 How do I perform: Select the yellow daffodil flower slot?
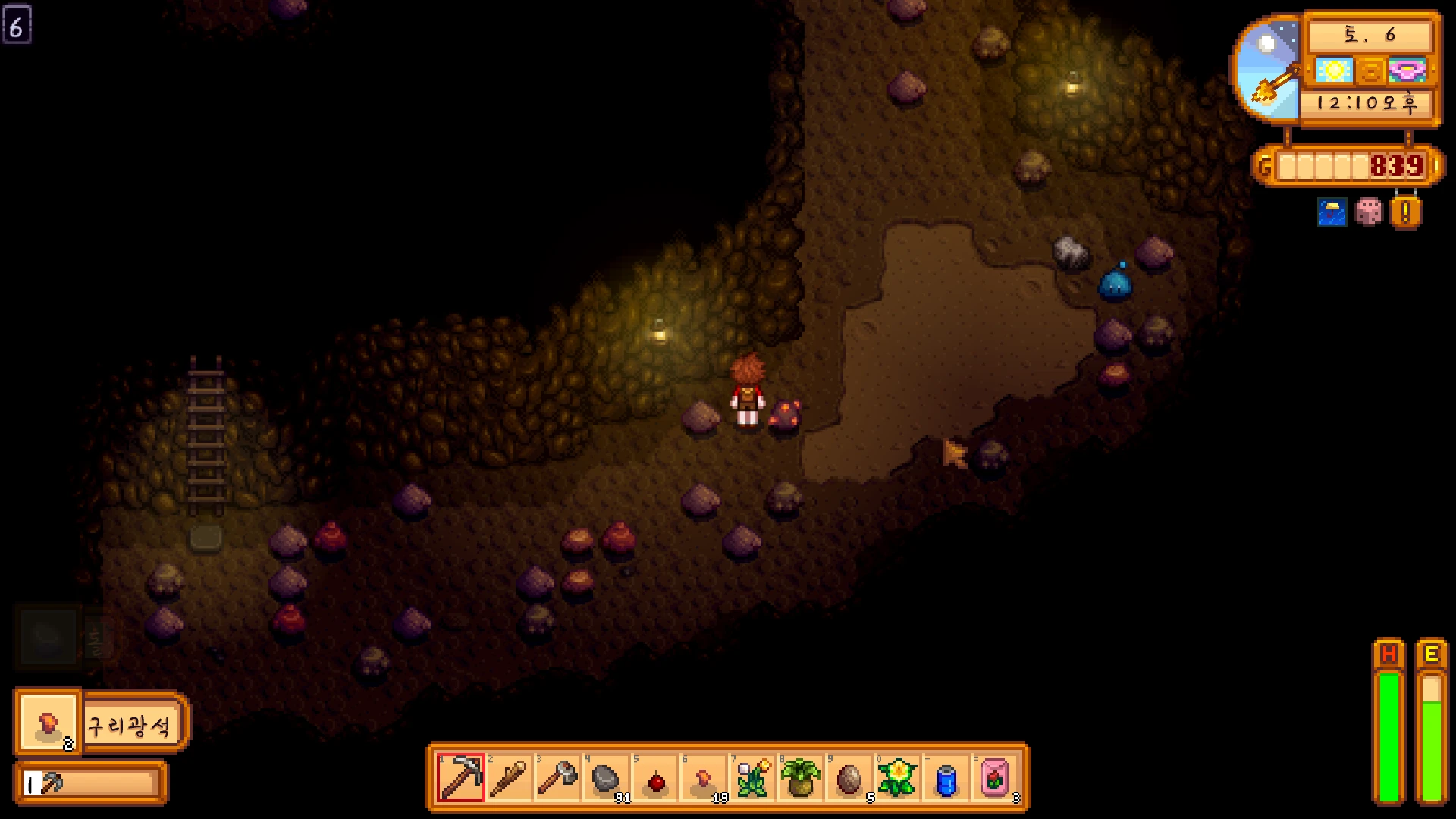[898, 777]
